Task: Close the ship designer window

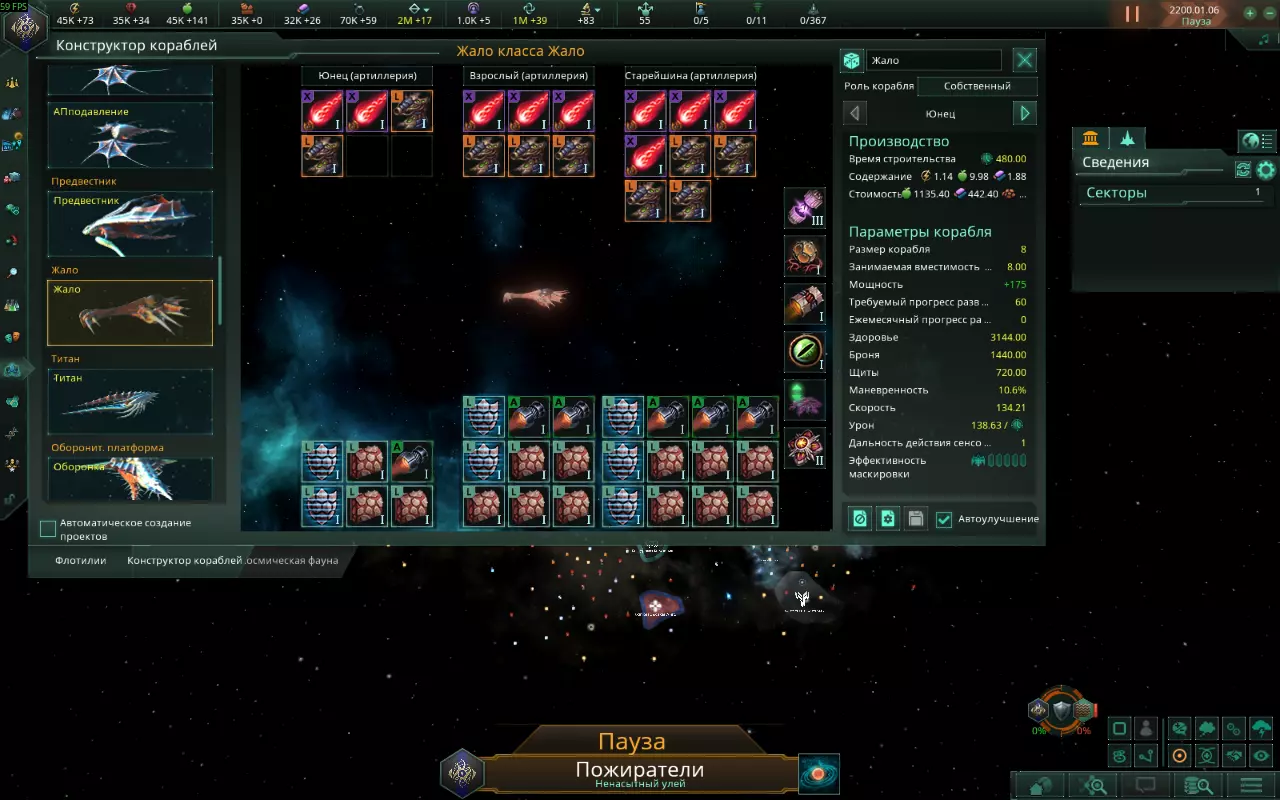Action: (x=1025, y=60)
